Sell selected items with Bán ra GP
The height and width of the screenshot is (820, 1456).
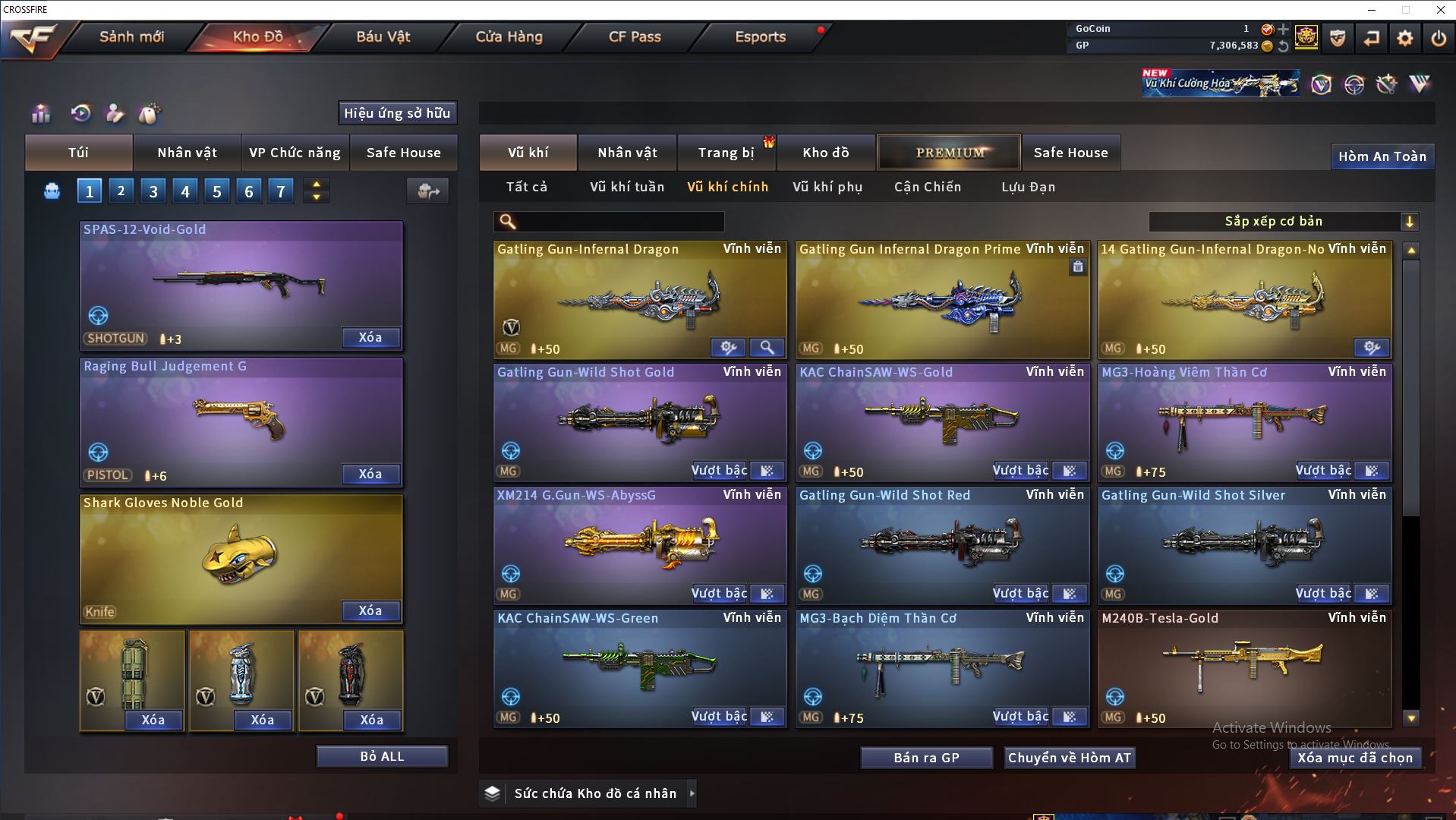pyautogui.click(x=926, y=758)
